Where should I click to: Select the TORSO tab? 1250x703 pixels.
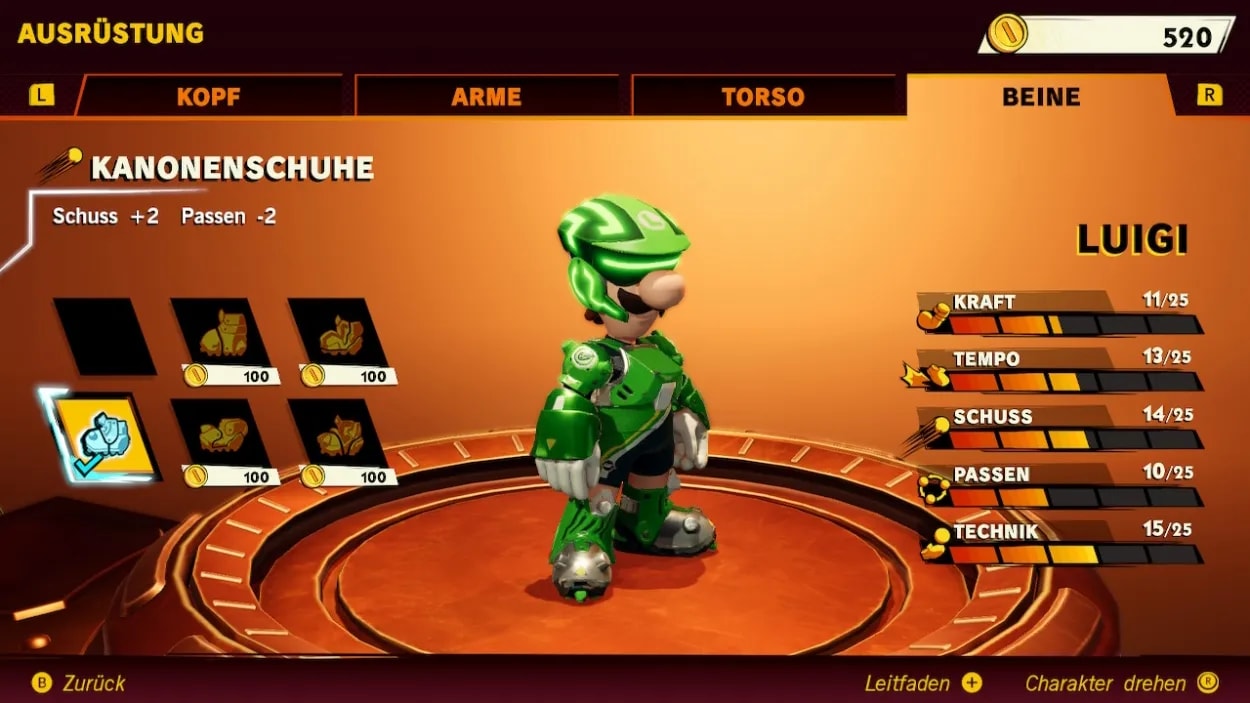[762, 97]
